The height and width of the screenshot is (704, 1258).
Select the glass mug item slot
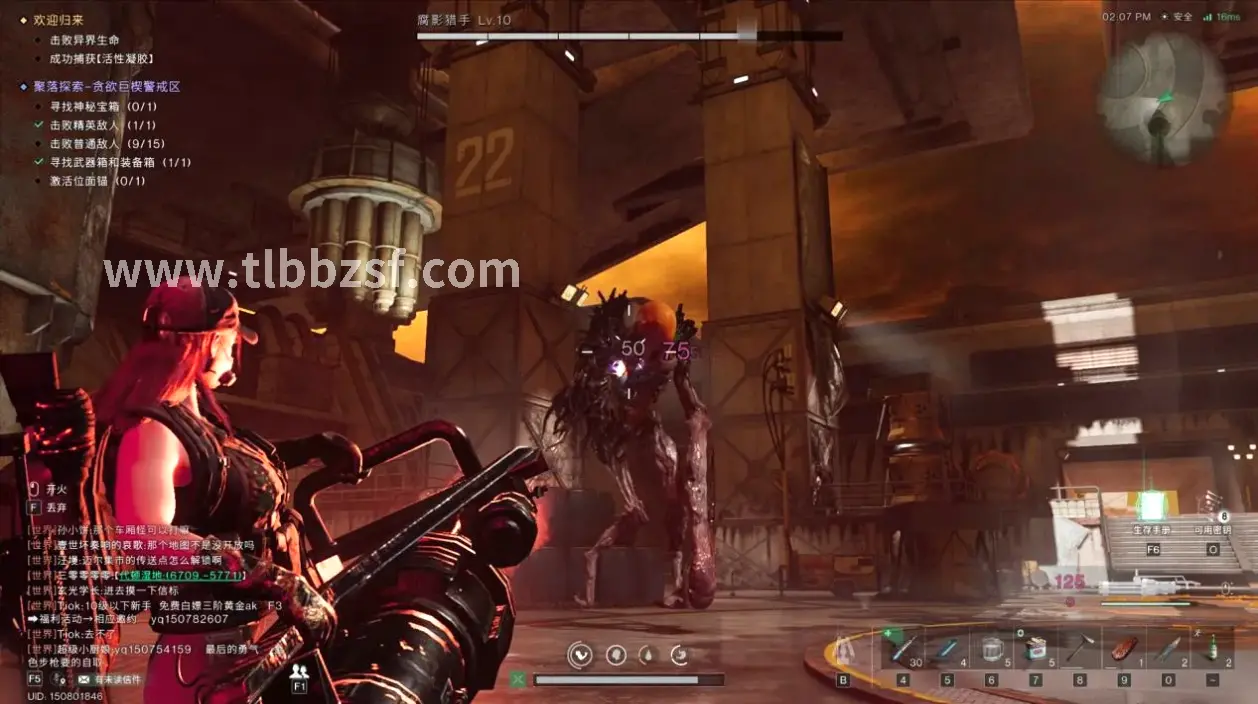[990, 649]
